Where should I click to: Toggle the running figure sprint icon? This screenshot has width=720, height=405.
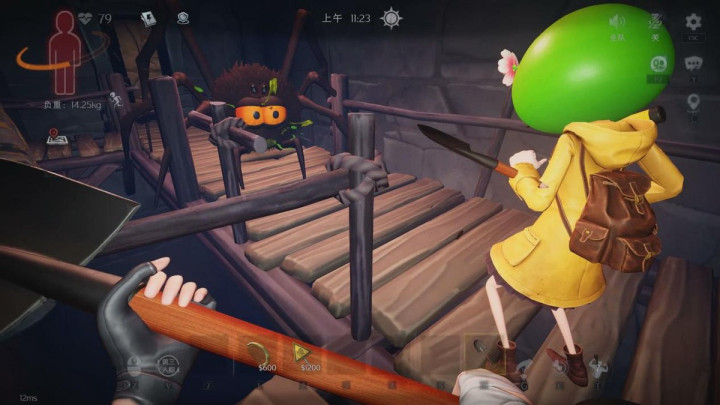pyautogui.click(x=117, y=99)
